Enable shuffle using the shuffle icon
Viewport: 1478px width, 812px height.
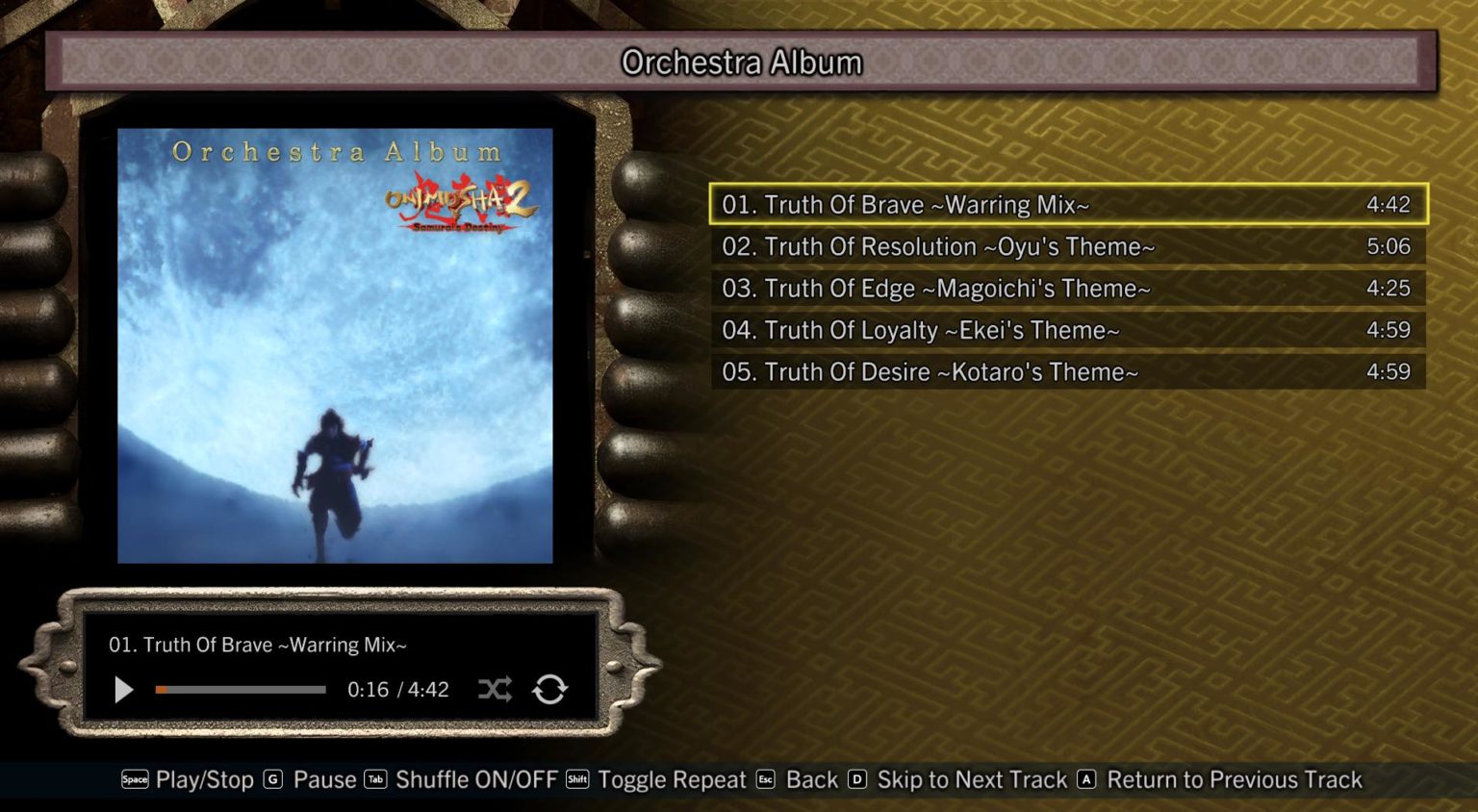495,690
